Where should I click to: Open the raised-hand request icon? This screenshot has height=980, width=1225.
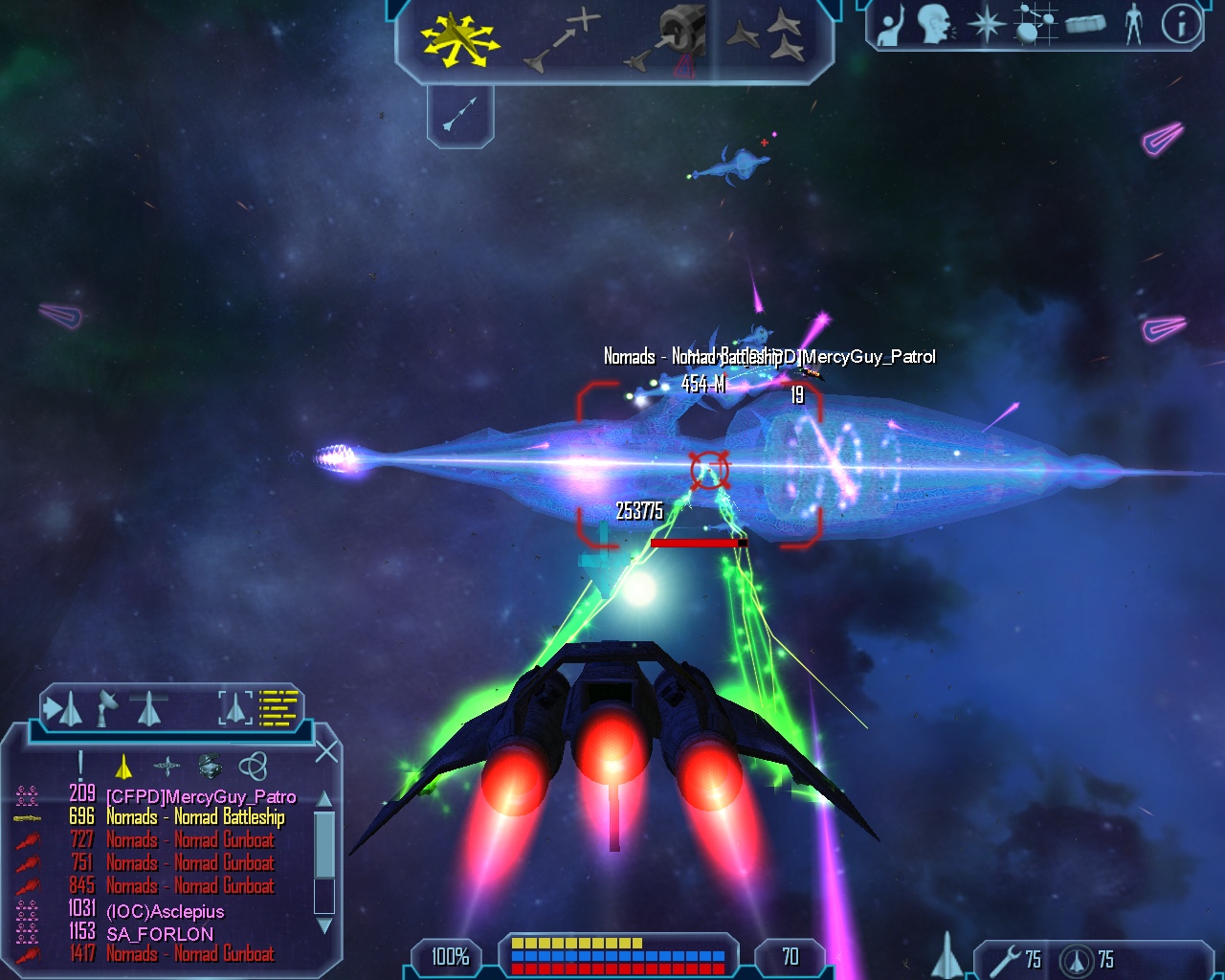click(892, 25)
